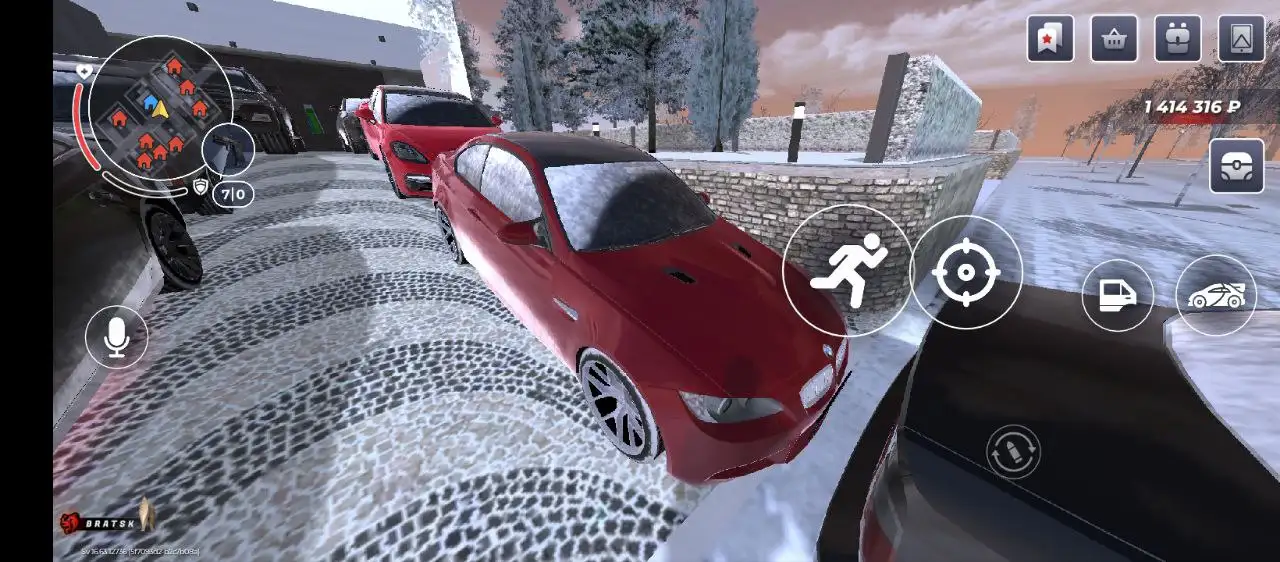Open the bookmark with red star menu

click(1050, 39)
